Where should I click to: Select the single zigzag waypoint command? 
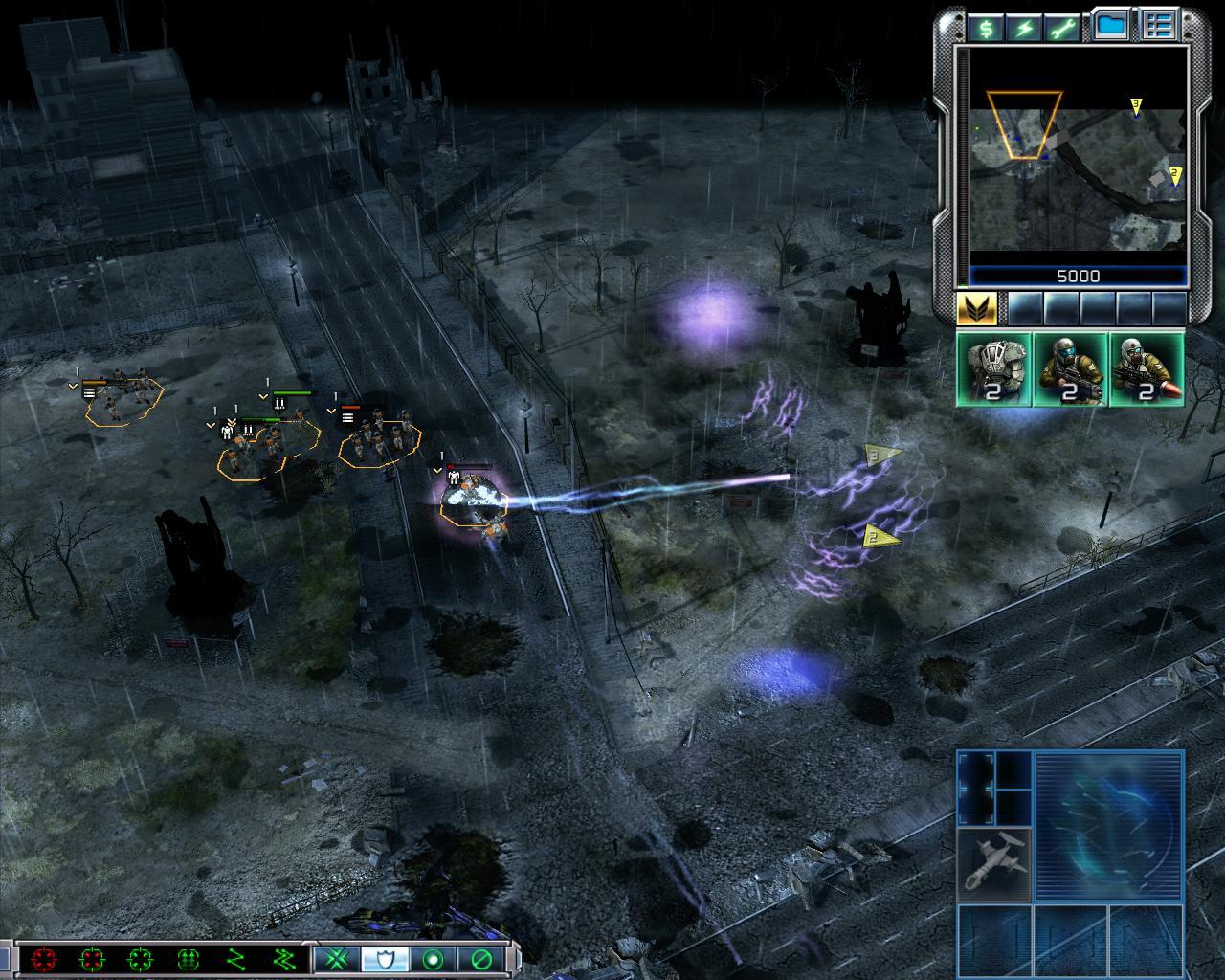point(235,958)
